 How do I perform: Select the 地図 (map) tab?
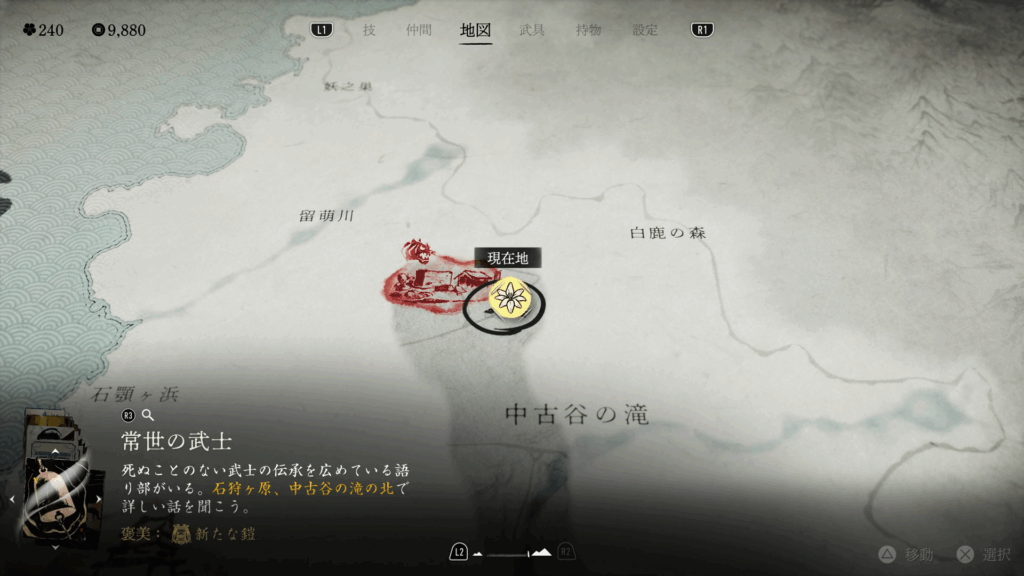[476, 30]
